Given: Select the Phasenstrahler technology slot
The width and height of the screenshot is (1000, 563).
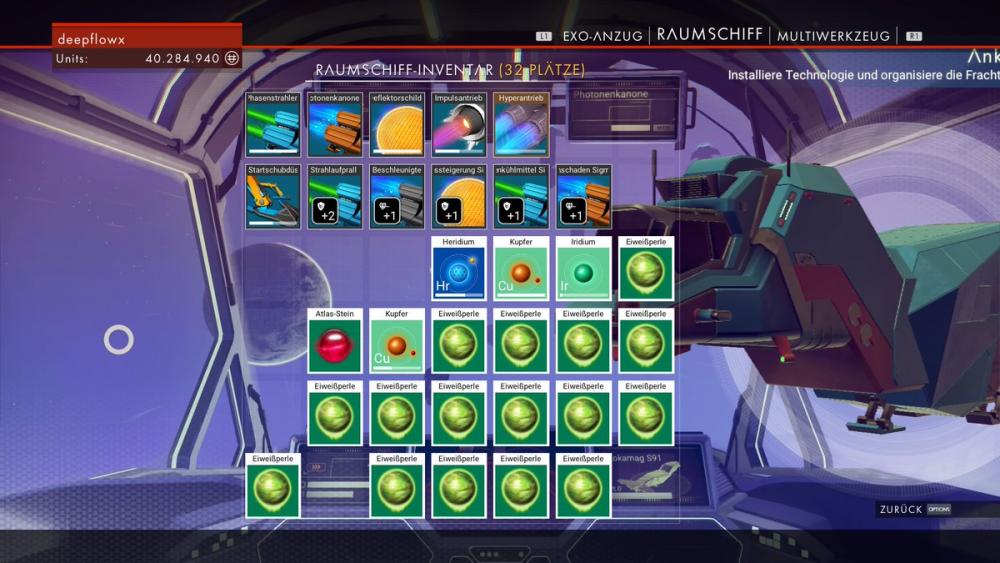Looking at the screenshot, I should pos(273,125).
